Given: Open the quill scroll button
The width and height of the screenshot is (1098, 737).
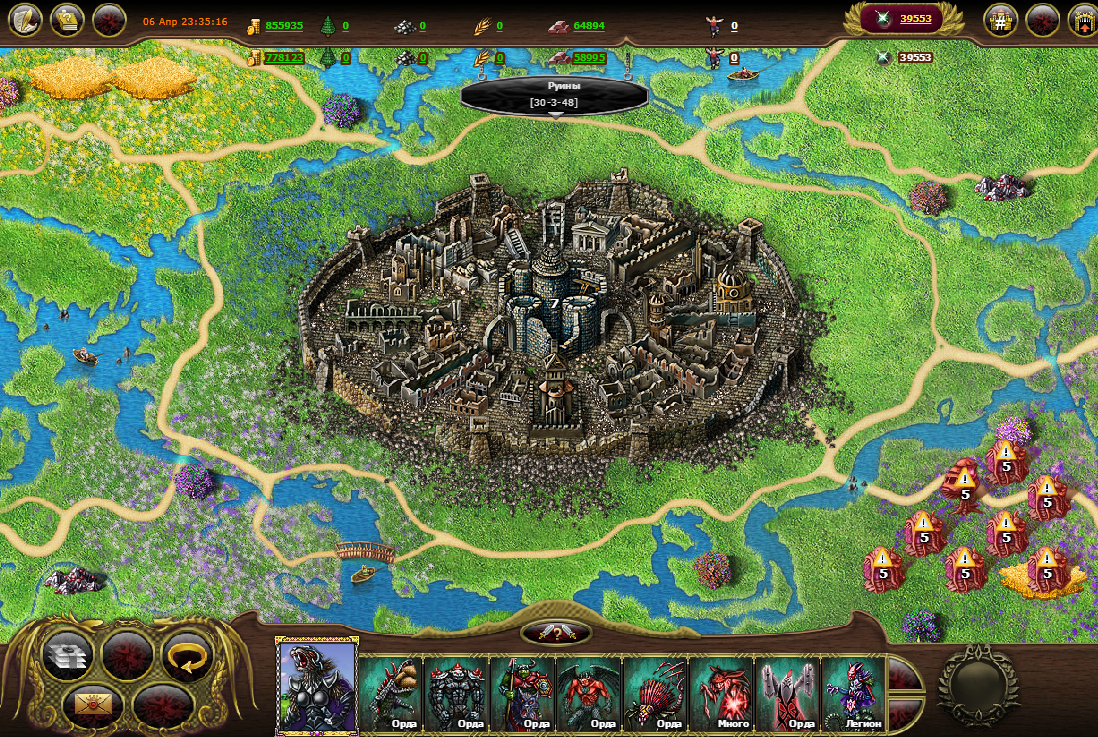Looking at the screenshot, I should 25,20.
